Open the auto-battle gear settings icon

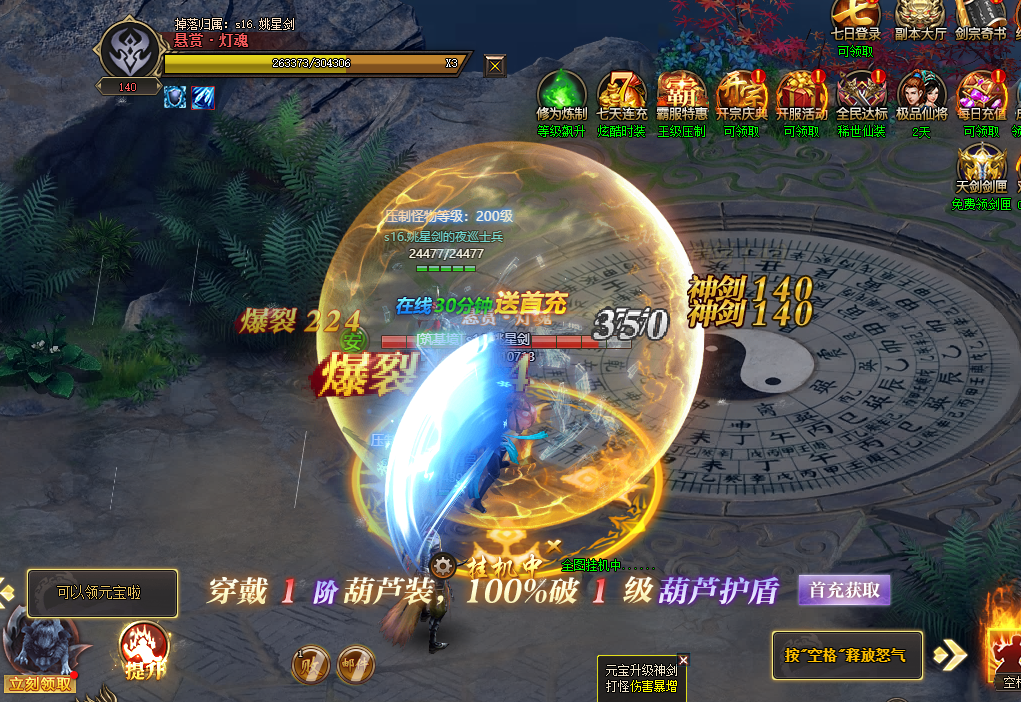click(x=445, y=567)
